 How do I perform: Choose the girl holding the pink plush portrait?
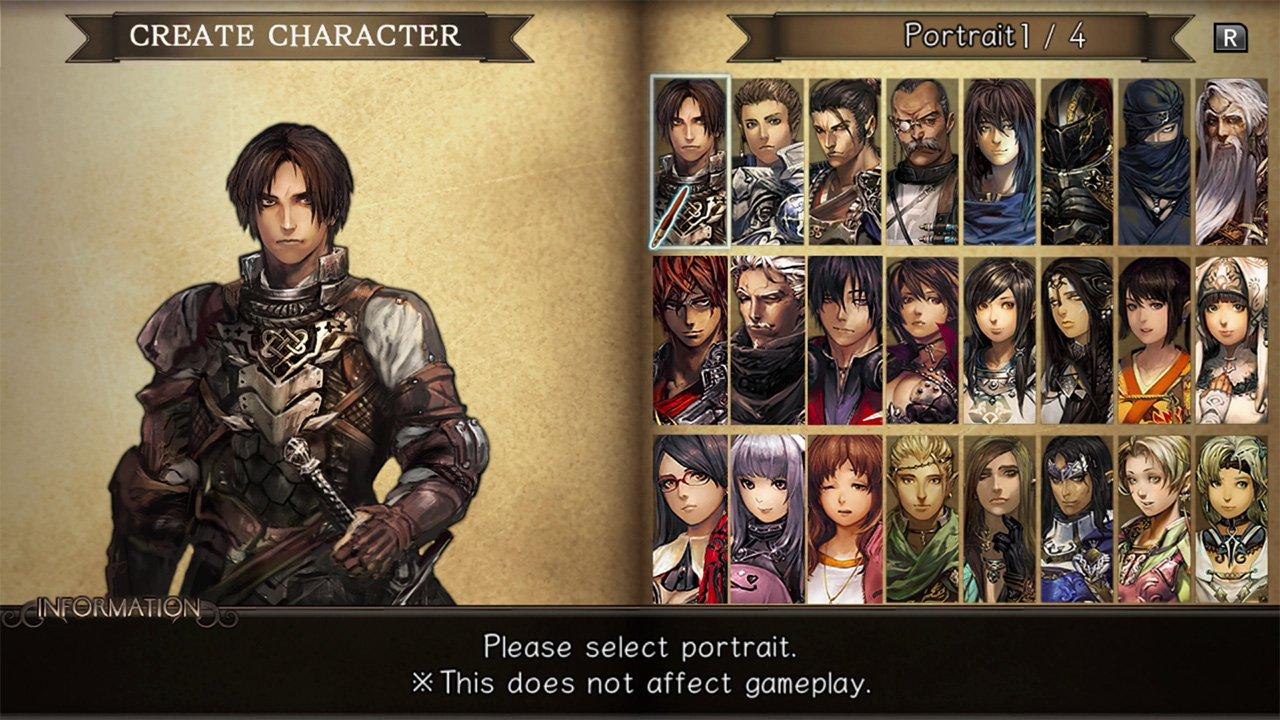coord(766,520)
